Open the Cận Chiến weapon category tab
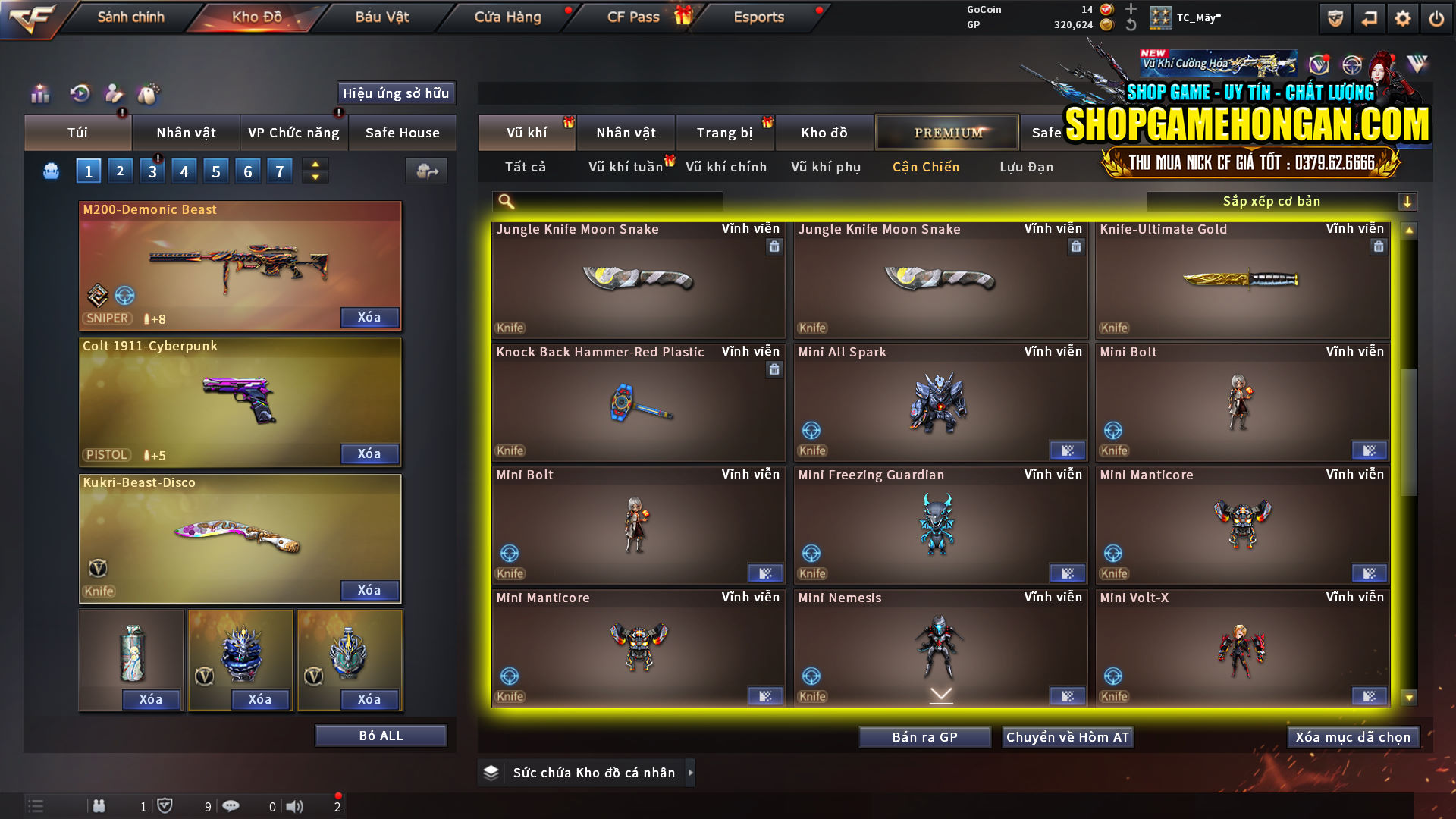This screenshot has width=1456, height=819. (x=925, y=167)
